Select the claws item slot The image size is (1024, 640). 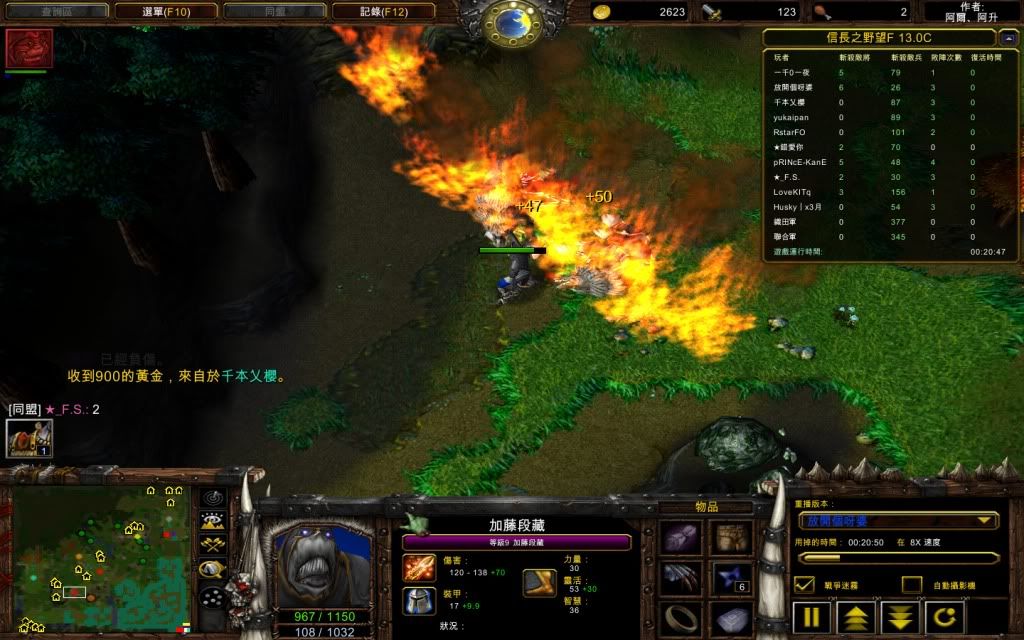(680, 578)
